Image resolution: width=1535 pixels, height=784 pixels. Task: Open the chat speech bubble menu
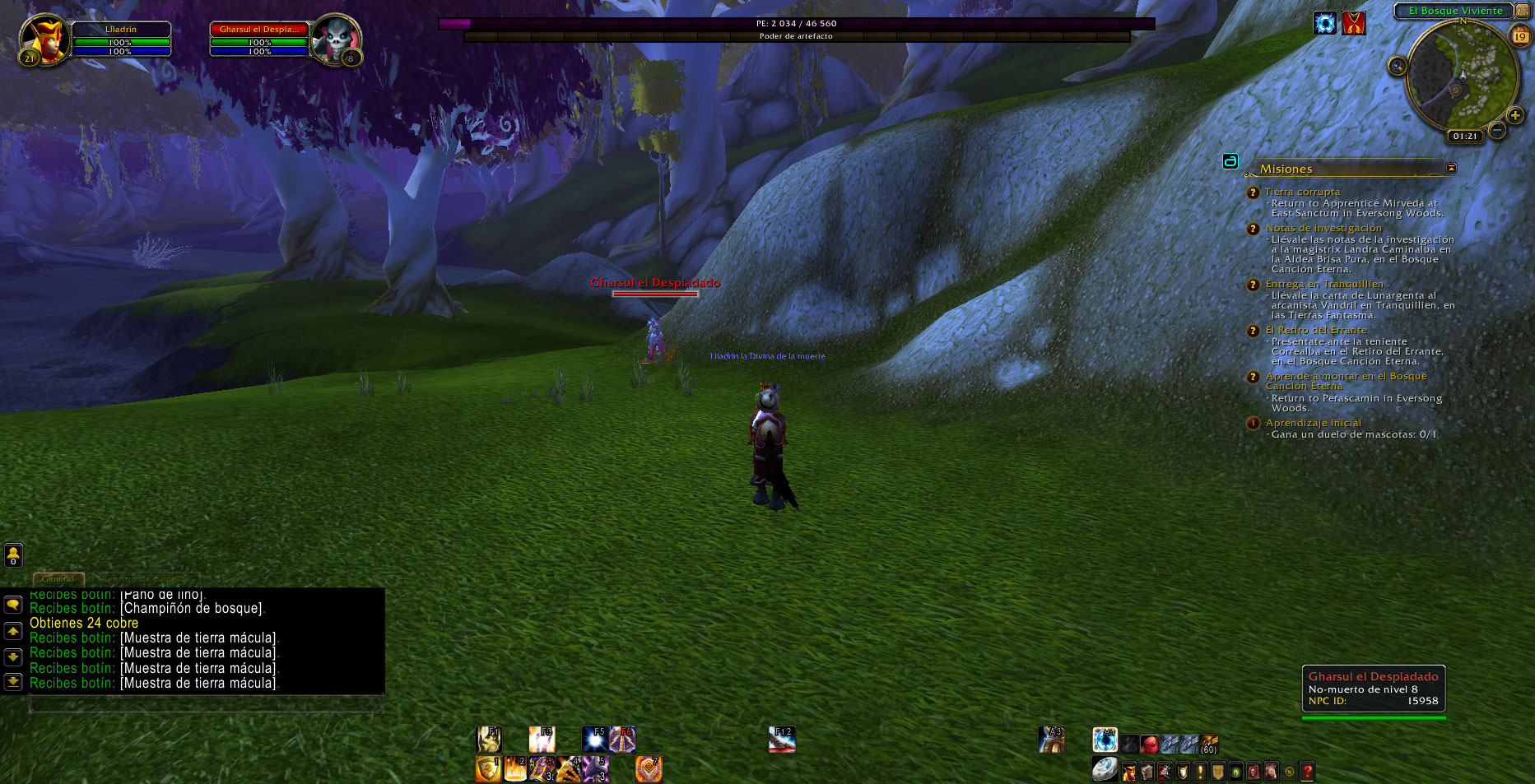pyautogui.click(x=13, y=605)
